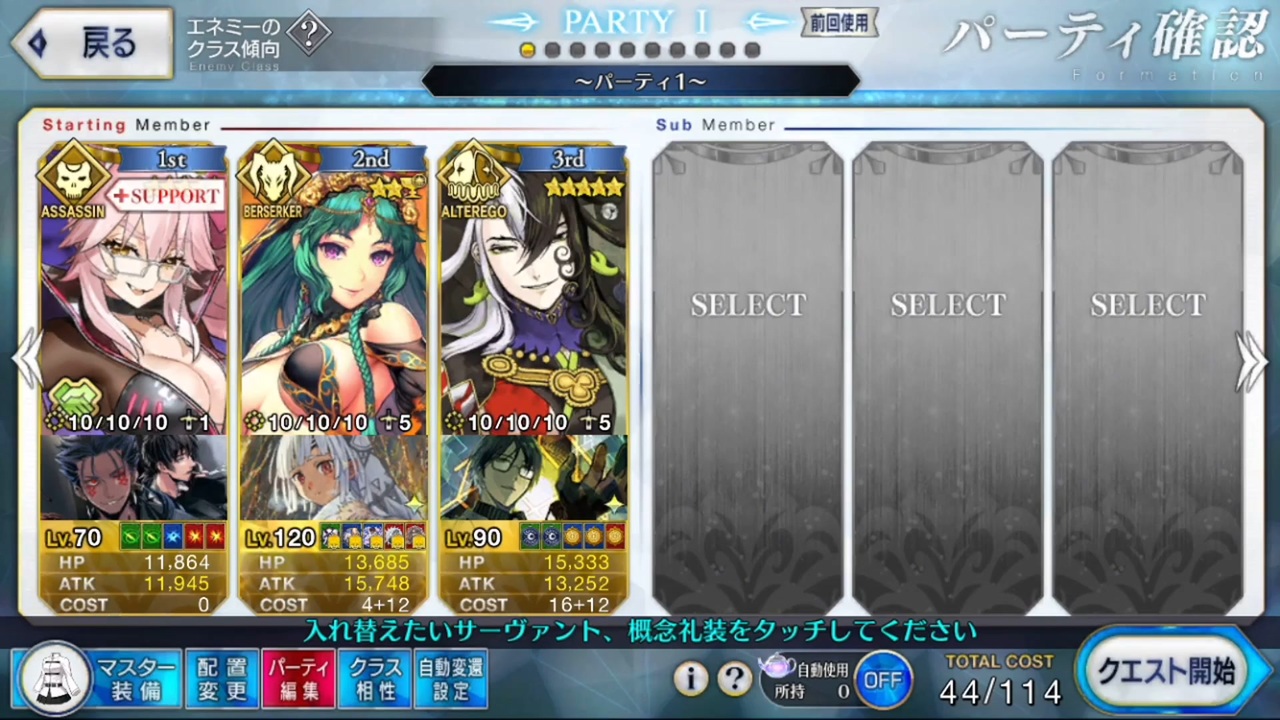
Task: Click a command card icon under Lv.70
Action: pos(130,537)
